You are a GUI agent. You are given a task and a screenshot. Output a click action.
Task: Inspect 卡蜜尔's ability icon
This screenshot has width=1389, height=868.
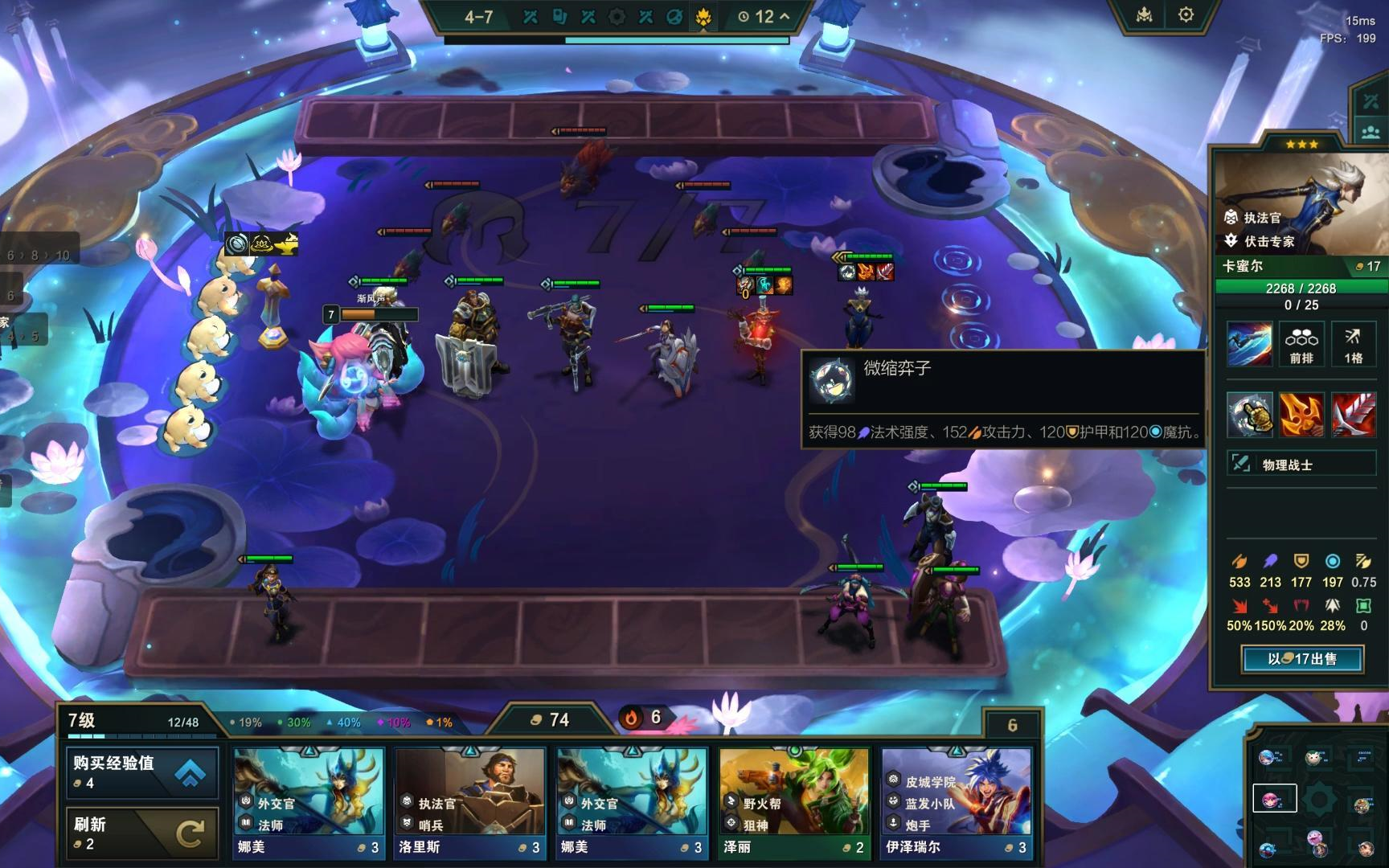pos(1249,344)
